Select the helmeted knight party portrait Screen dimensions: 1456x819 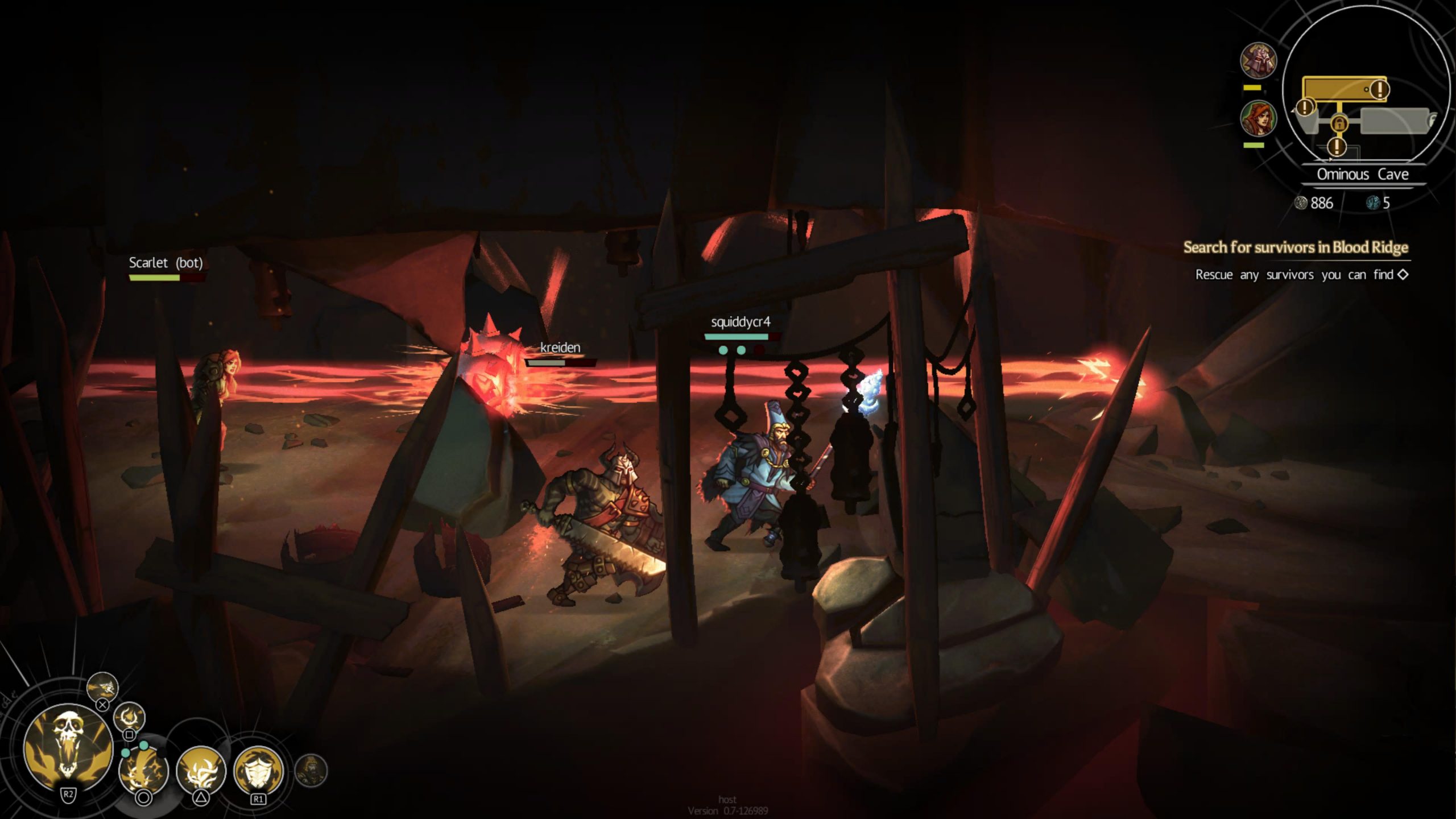pos(1258,60)
